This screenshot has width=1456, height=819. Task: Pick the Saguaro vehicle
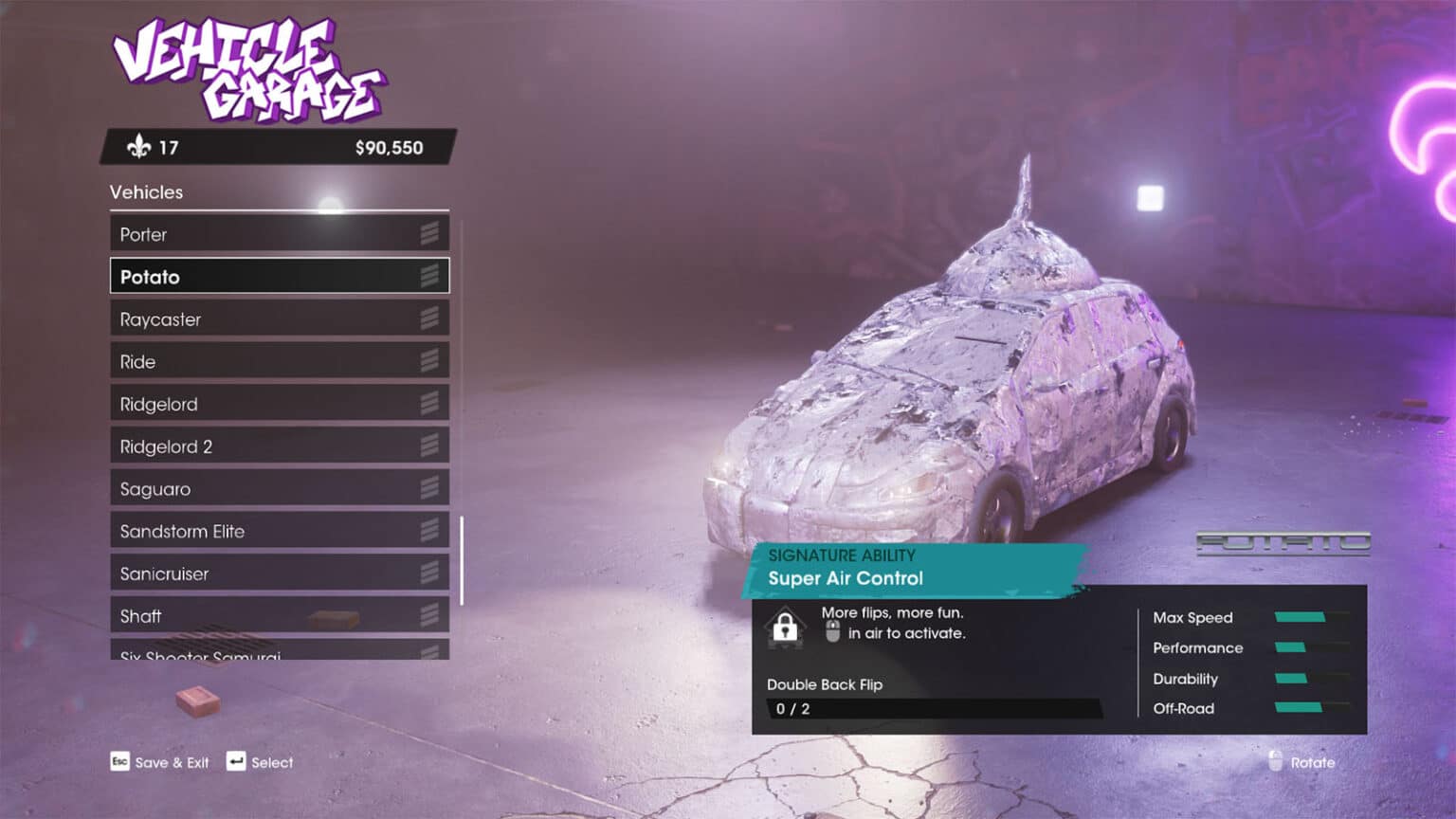click(x=279, y=489)
